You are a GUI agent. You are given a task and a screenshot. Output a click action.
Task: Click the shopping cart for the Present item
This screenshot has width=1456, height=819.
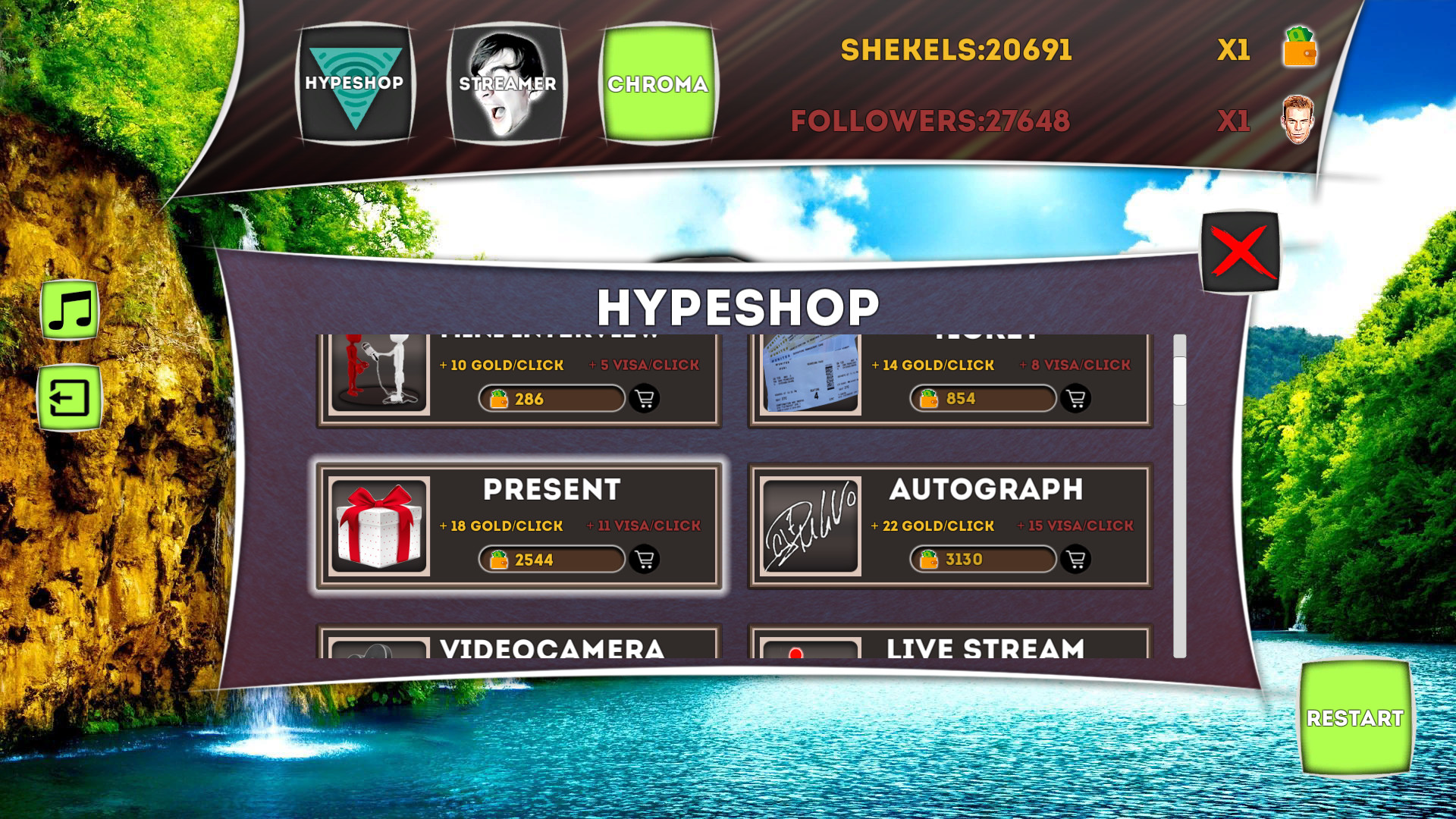[x=645, y=560]
